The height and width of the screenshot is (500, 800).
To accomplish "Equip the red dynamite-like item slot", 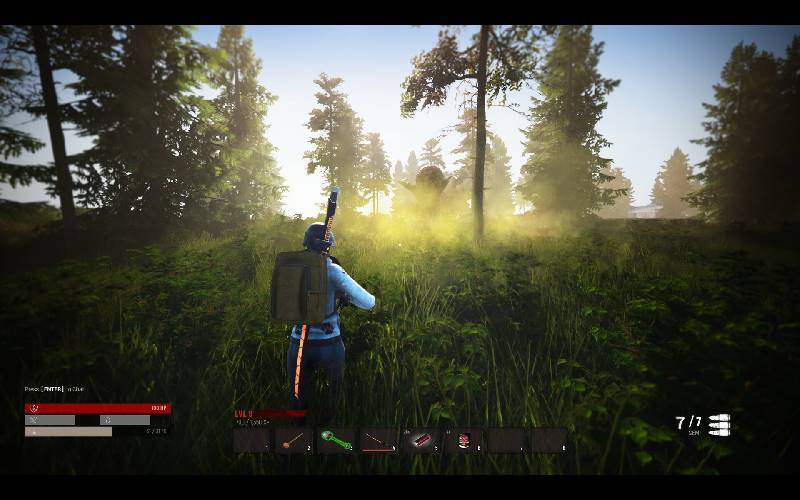I will (421, 440).
